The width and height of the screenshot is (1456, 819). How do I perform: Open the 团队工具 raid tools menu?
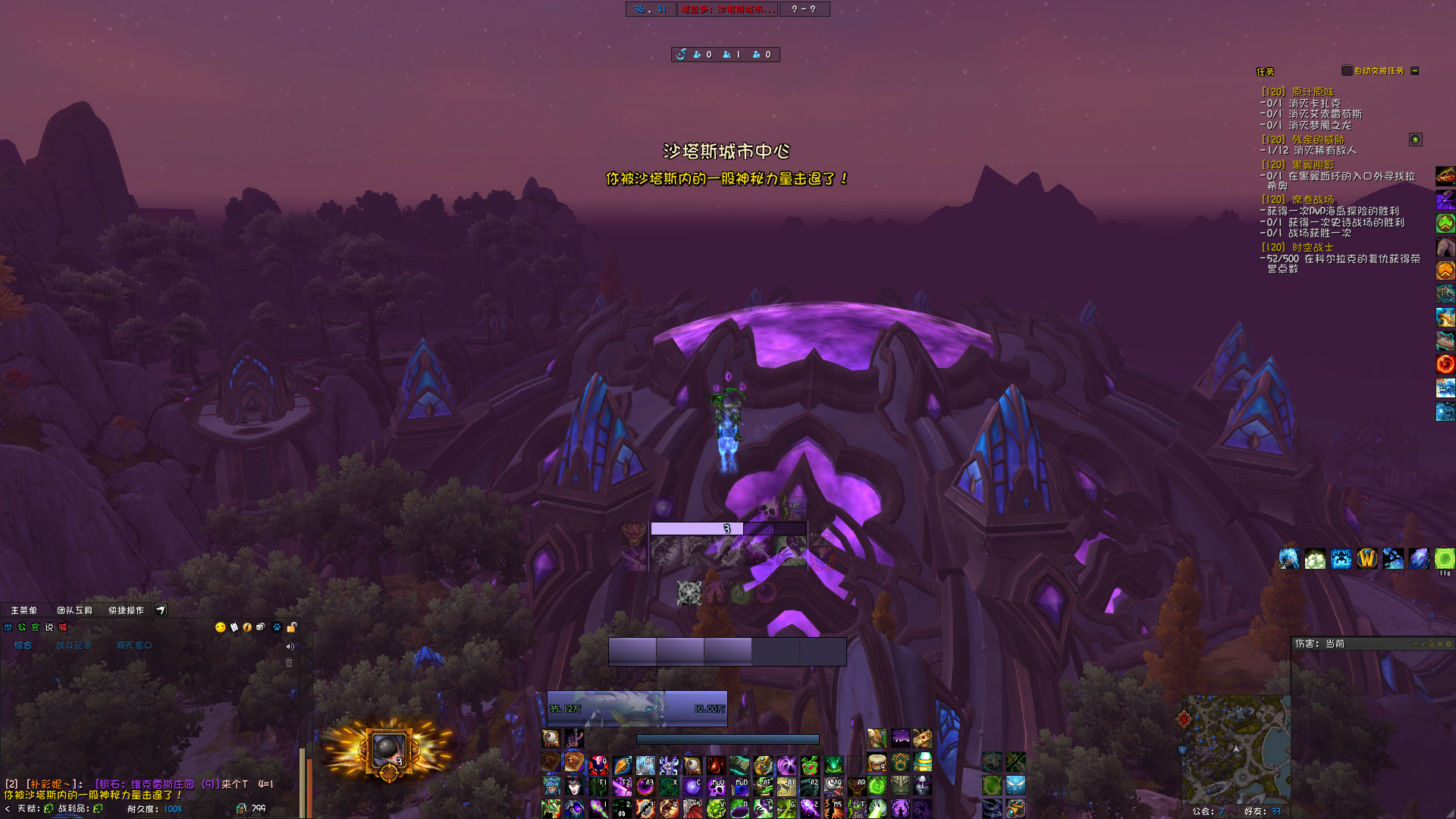[74, 610]
